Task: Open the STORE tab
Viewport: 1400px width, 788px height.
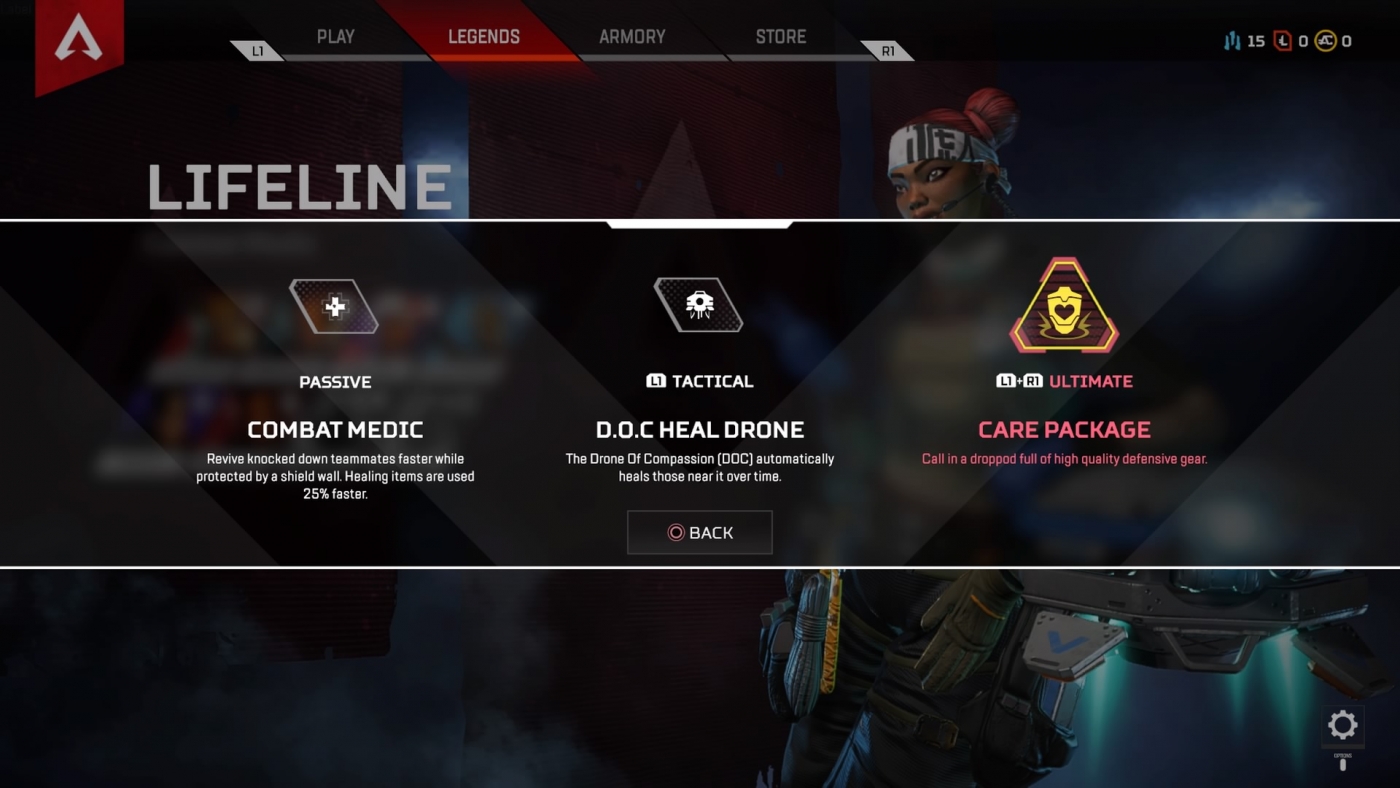Action: [x=780, y=36]
